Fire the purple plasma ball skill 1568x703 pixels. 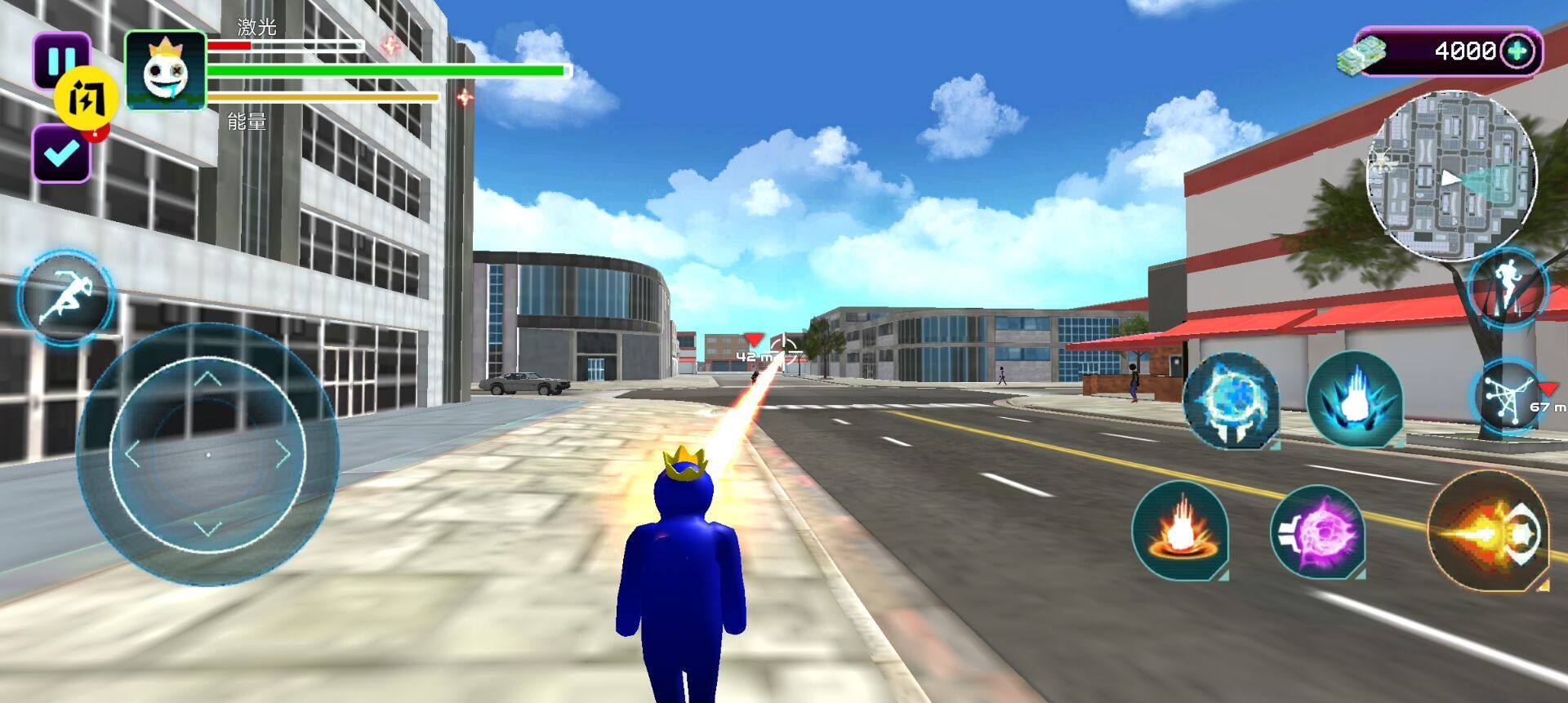point(1317,532)
